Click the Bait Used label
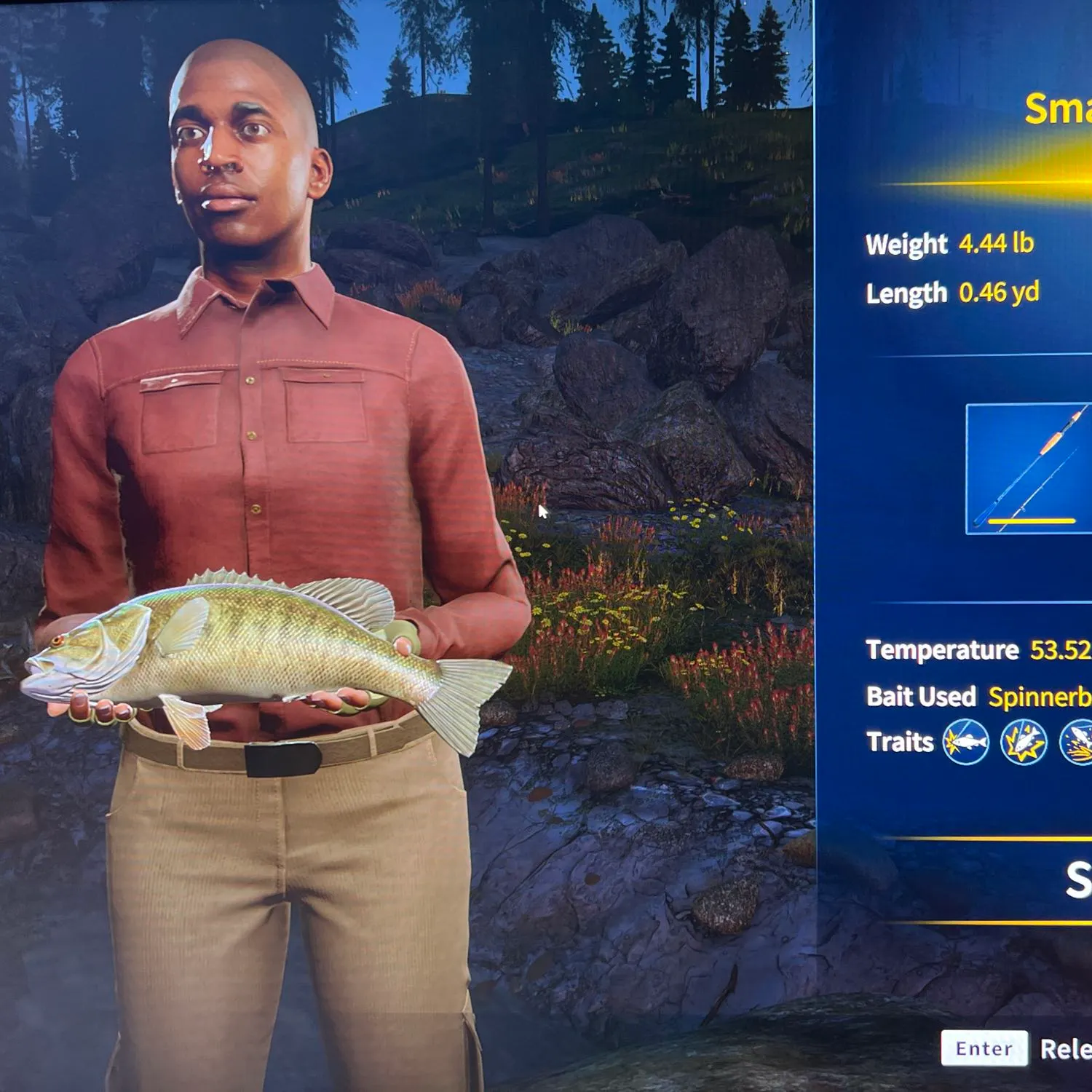 click(920, 697)
